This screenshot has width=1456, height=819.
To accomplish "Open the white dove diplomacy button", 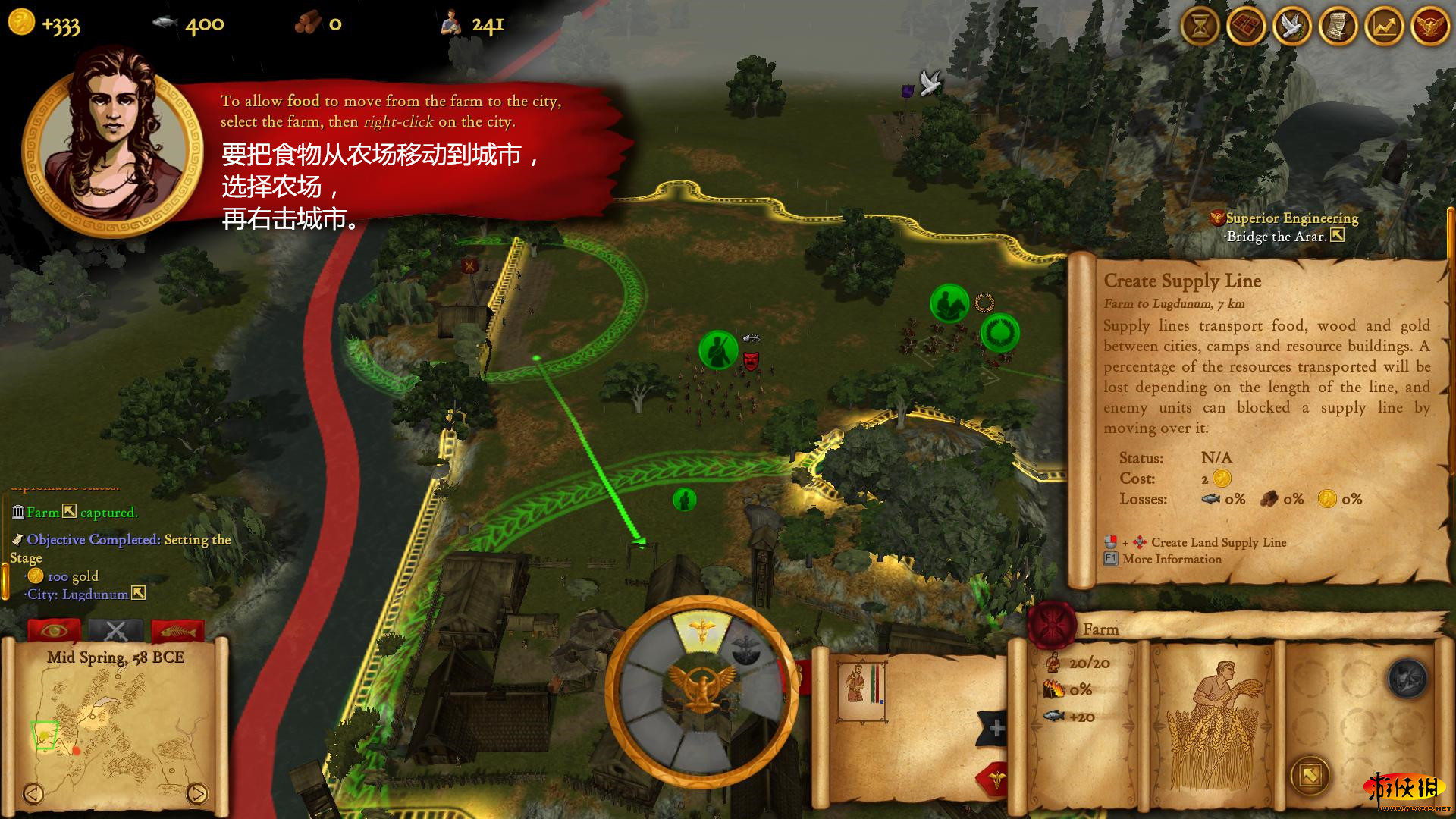I will 1292,27.
